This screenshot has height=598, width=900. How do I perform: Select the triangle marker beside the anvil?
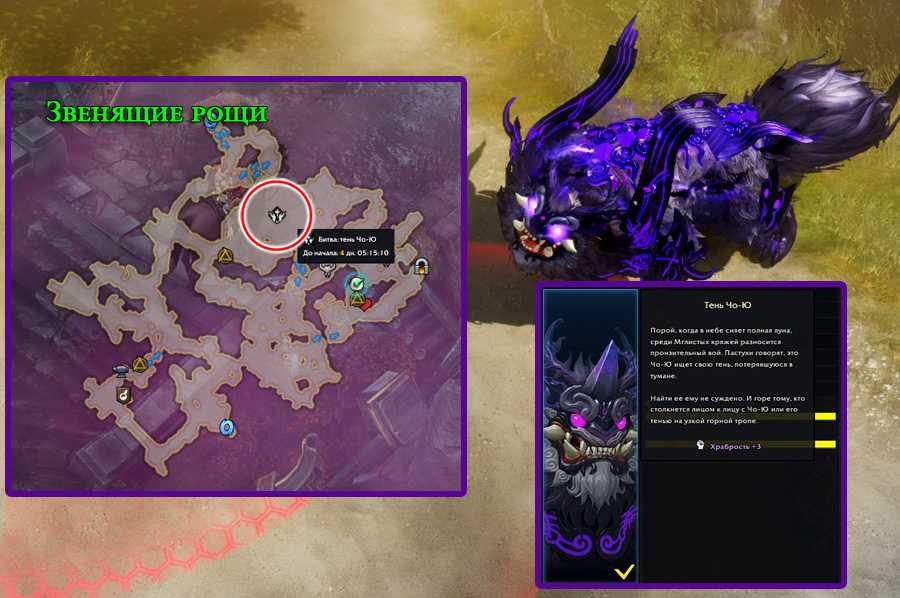tap(142, 364)
